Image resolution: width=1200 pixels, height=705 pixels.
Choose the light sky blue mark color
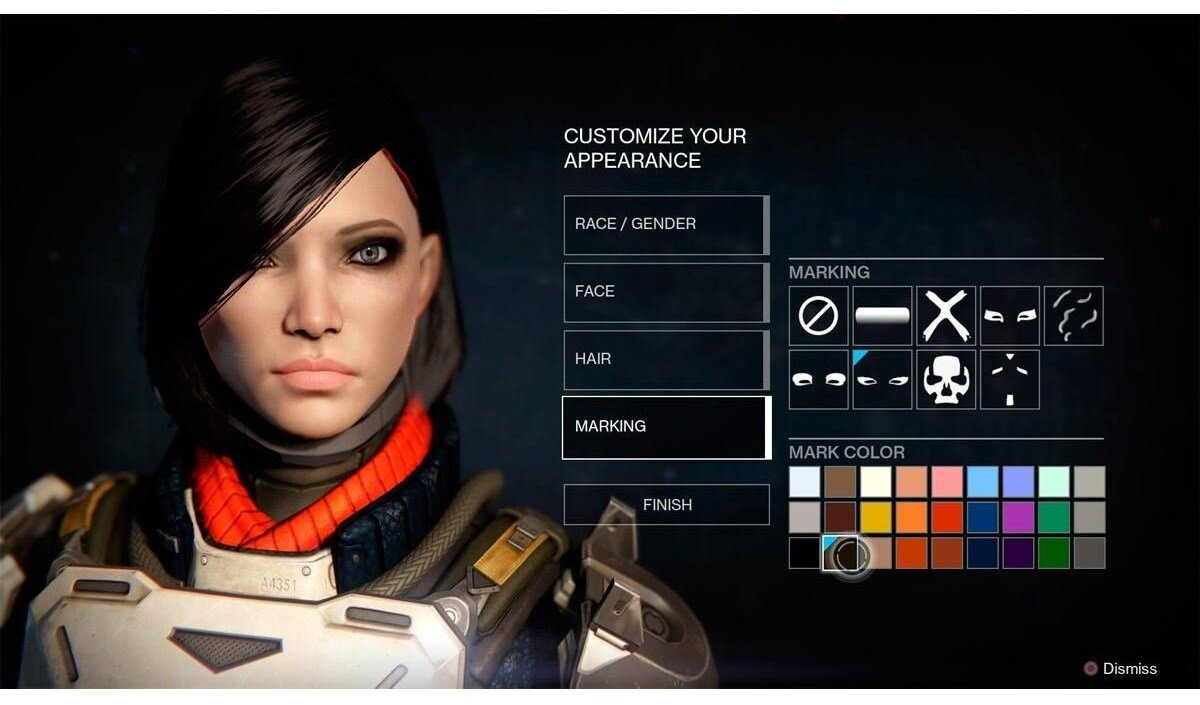point(983,482)
